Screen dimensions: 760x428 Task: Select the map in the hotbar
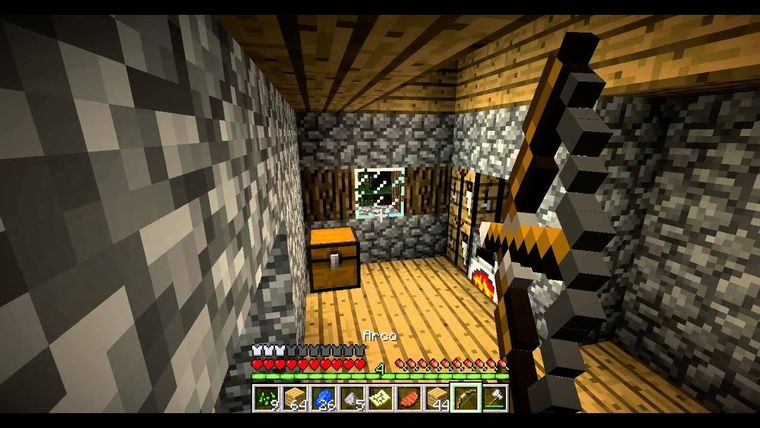380,398
